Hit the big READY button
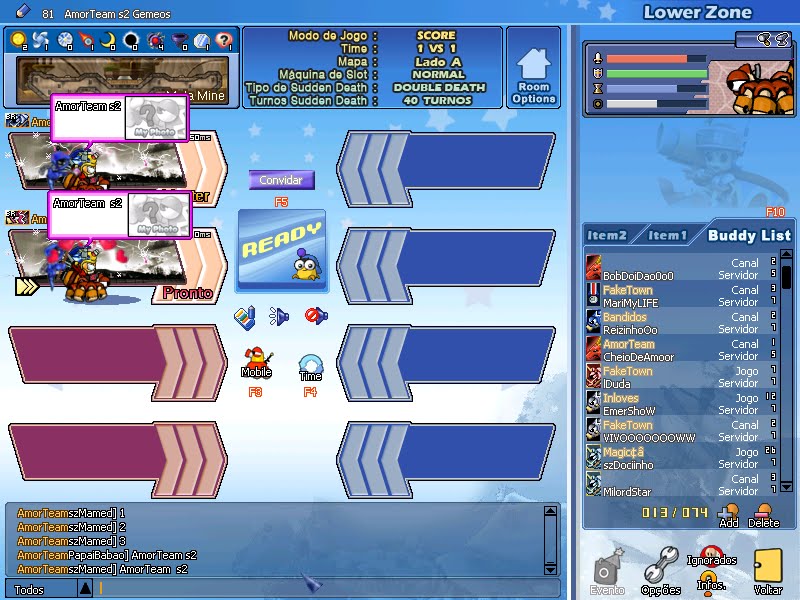The height and width of the screenshot is (600, 800). click(x=282, y=250)
